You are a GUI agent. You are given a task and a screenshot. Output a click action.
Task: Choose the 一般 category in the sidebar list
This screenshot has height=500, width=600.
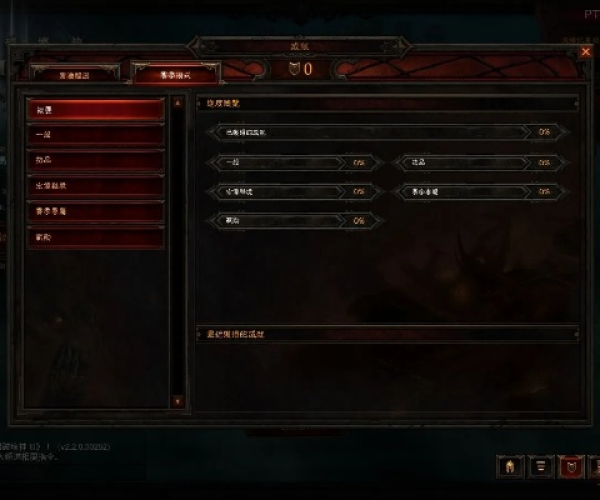tap(94, 135)
